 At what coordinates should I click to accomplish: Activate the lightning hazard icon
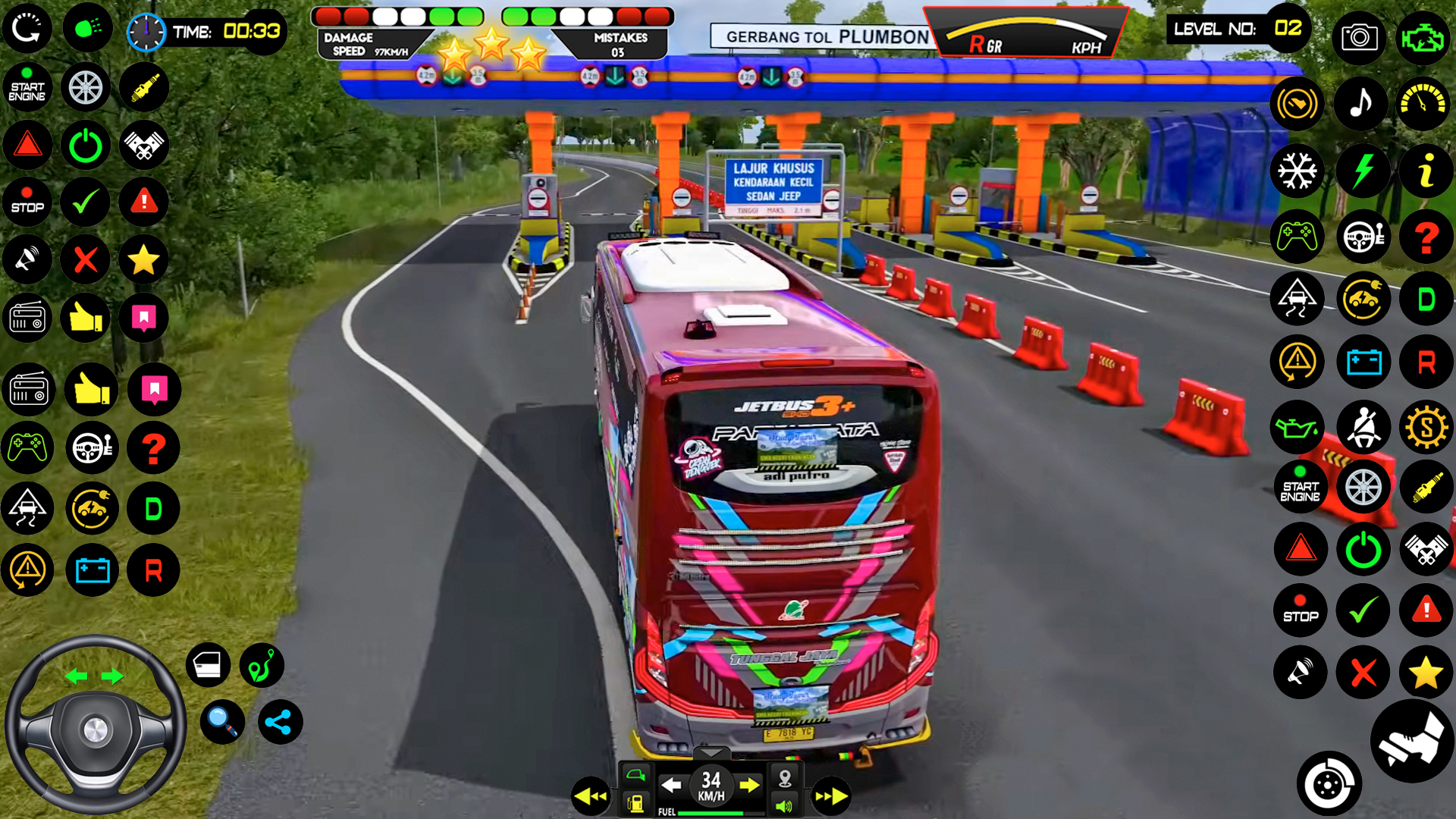pos(1361,171)
